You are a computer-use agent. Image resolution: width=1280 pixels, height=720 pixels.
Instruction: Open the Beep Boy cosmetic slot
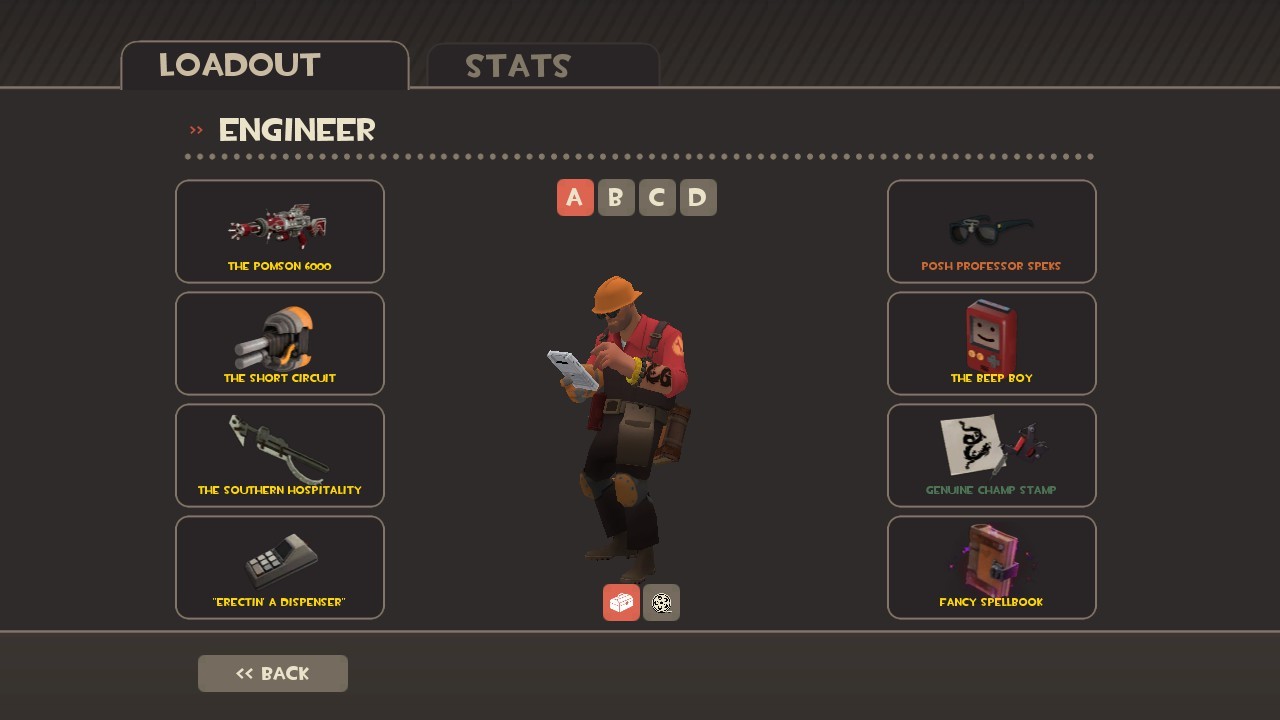tap(991, 343)
